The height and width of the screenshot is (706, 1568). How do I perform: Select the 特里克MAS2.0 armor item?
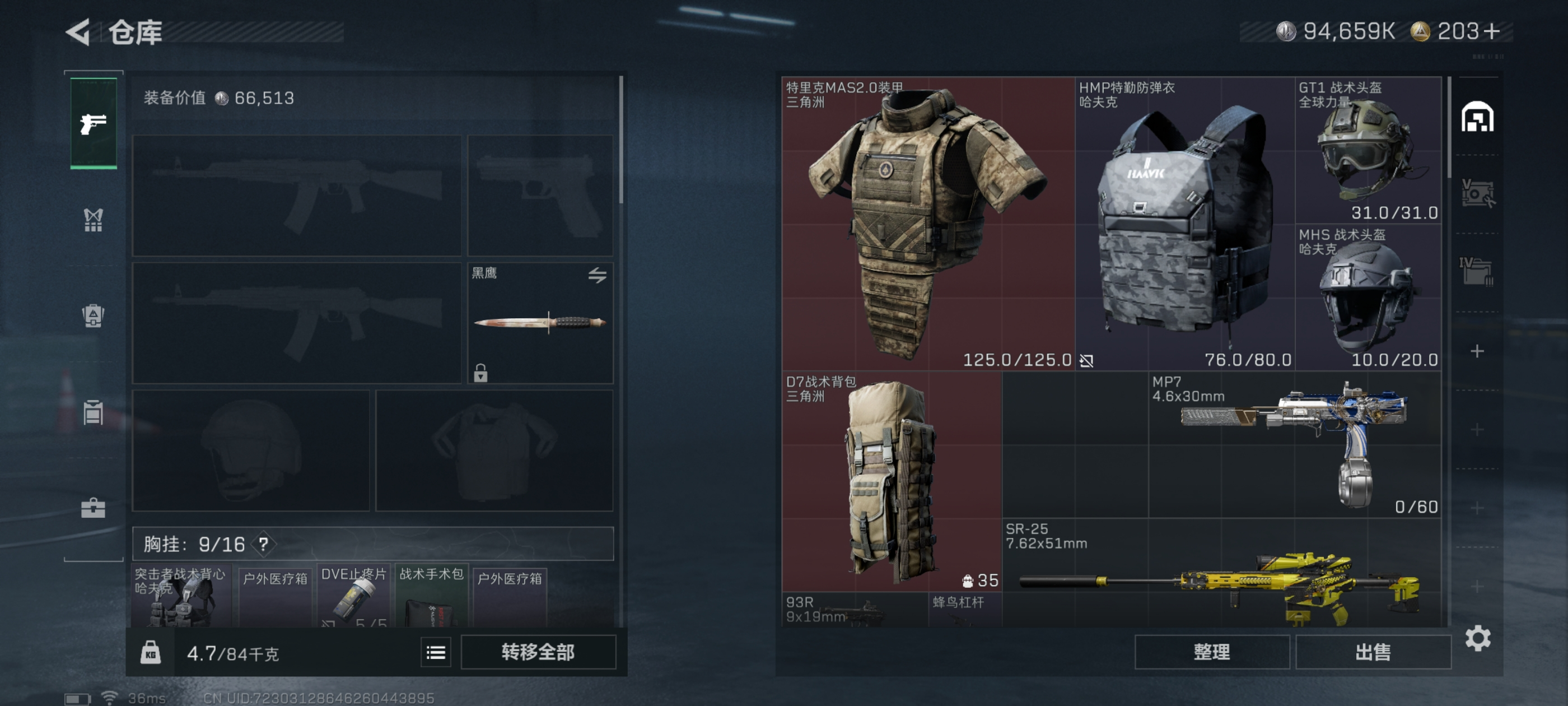(928, 223)
